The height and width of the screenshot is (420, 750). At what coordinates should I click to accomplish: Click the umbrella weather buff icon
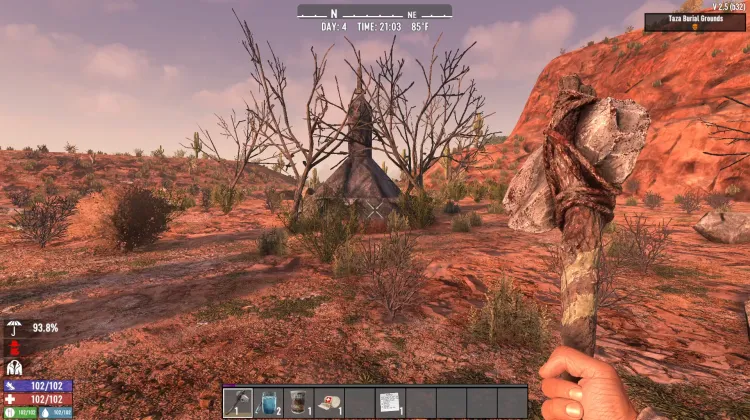pyautogui.click(x=15, y=328)
